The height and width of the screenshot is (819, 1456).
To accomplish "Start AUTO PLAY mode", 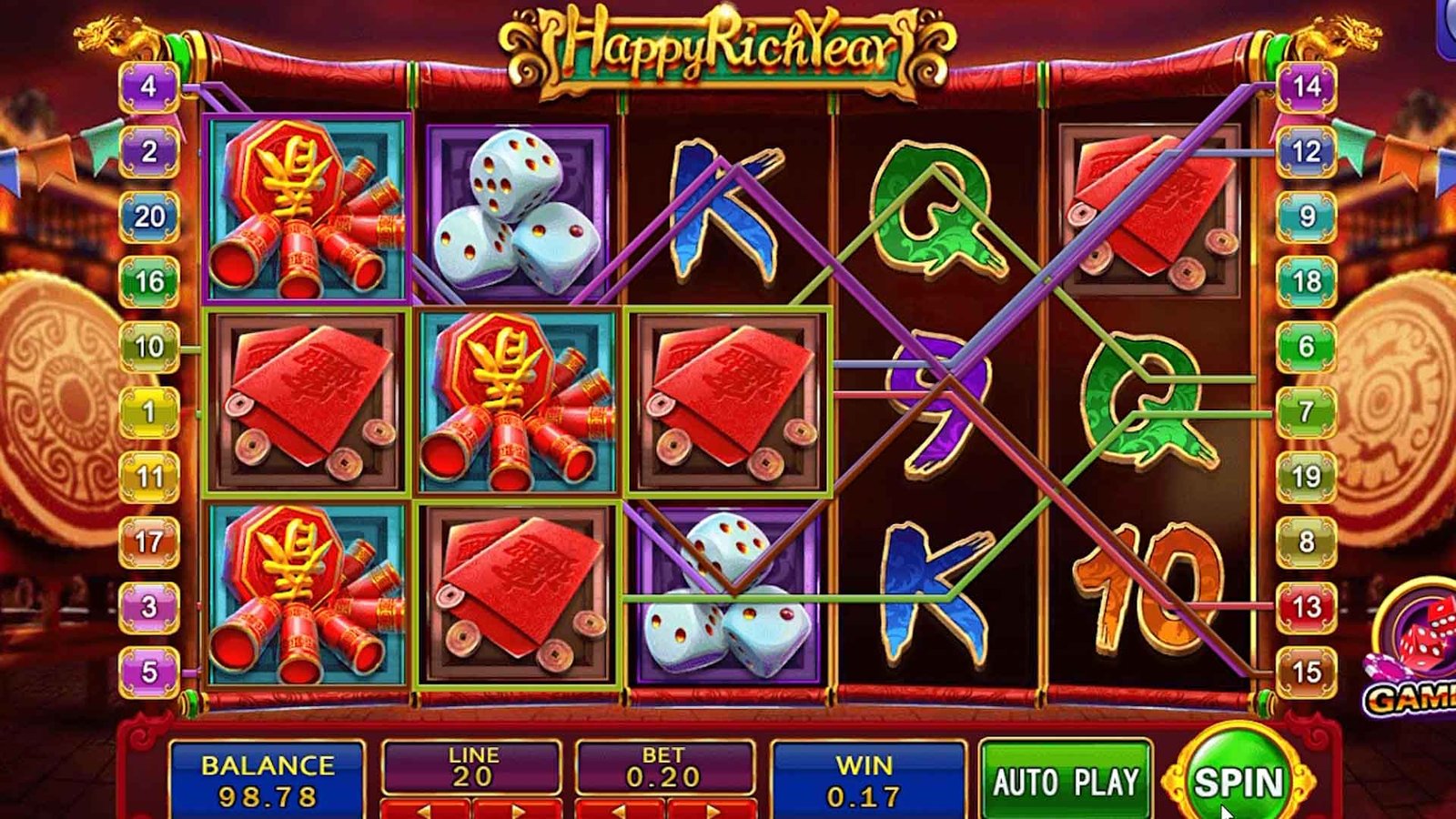I will tap(1066, 782).
